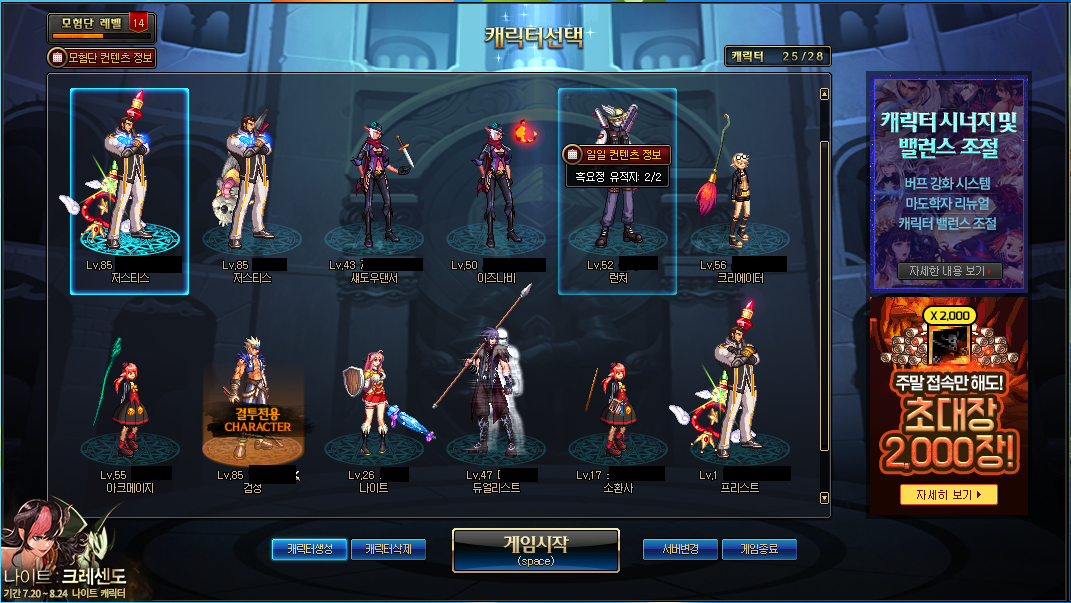Start the game with 게임시작 button
Image resolution: width=1071 pixels, height=603 pixels.
(x=535, y=550)
